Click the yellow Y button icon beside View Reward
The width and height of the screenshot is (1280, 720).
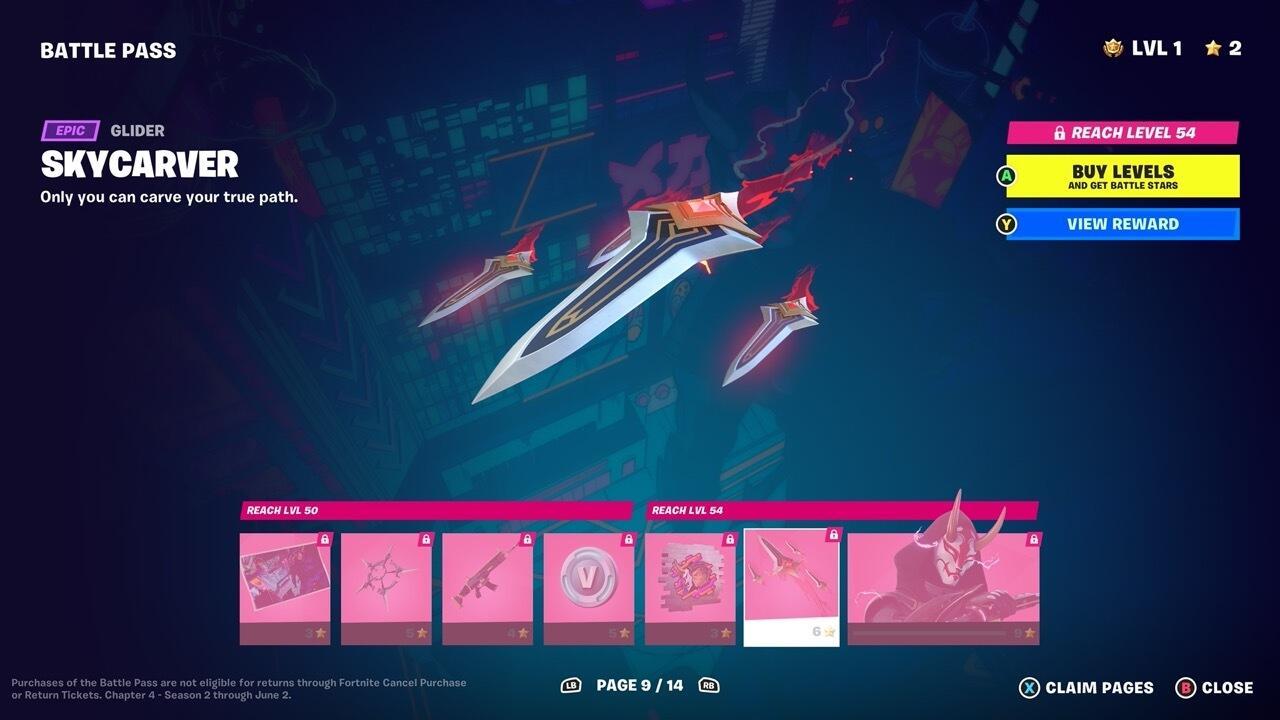pos(1005,224)
